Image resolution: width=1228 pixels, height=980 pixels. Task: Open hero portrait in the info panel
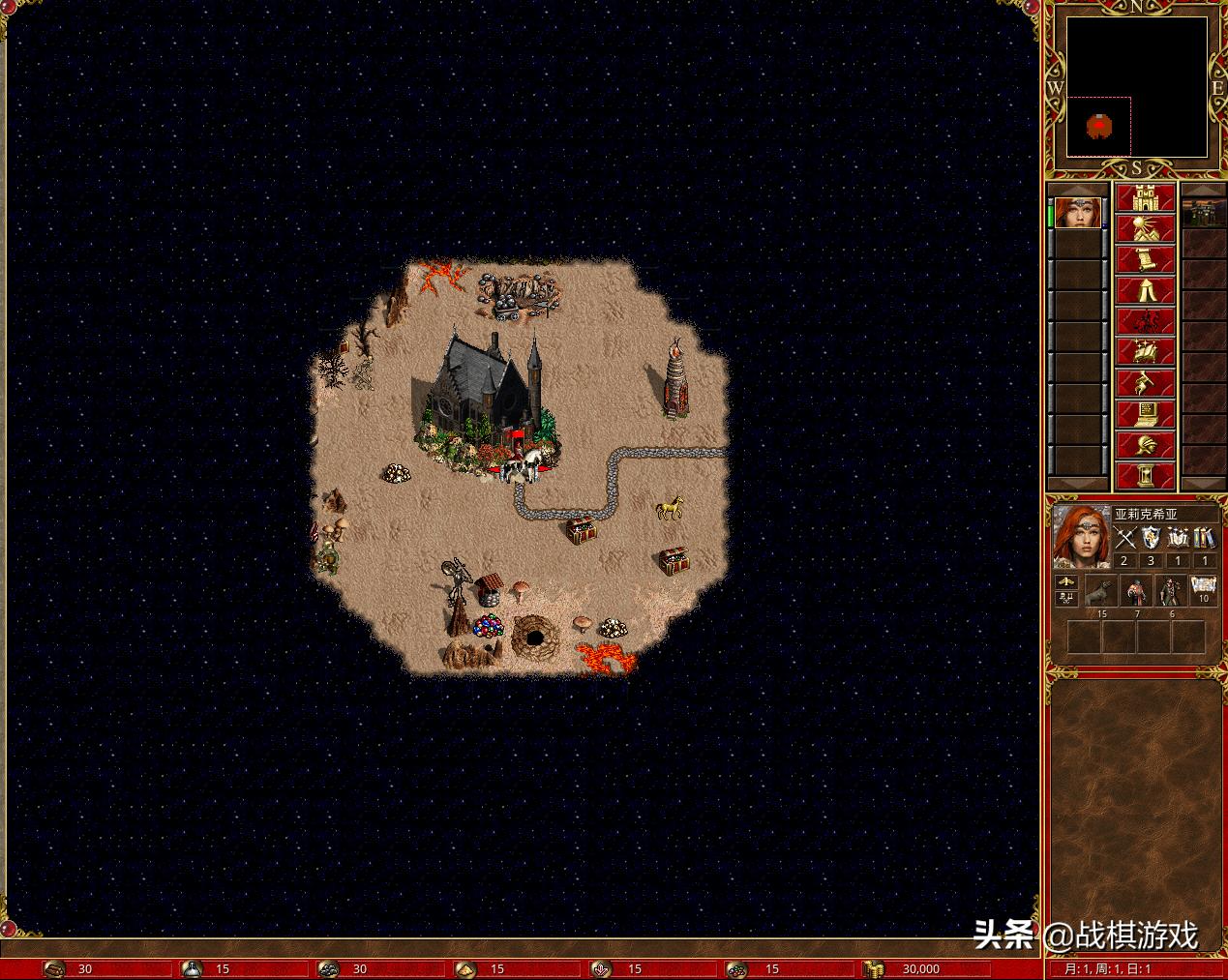[1080, 535]
